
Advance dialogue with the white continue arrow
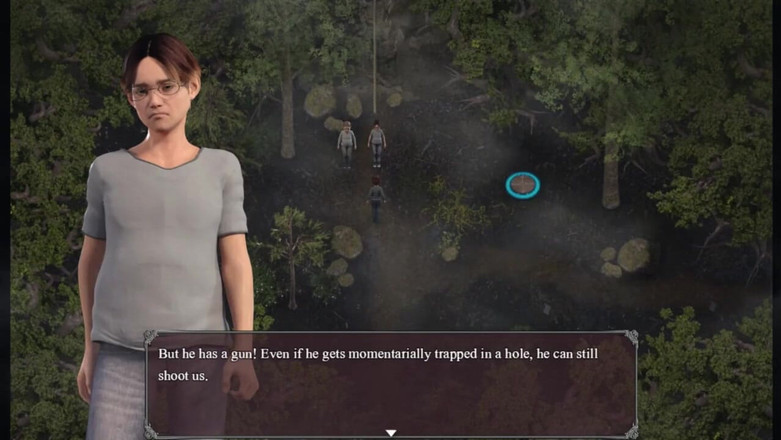point(391,432)
